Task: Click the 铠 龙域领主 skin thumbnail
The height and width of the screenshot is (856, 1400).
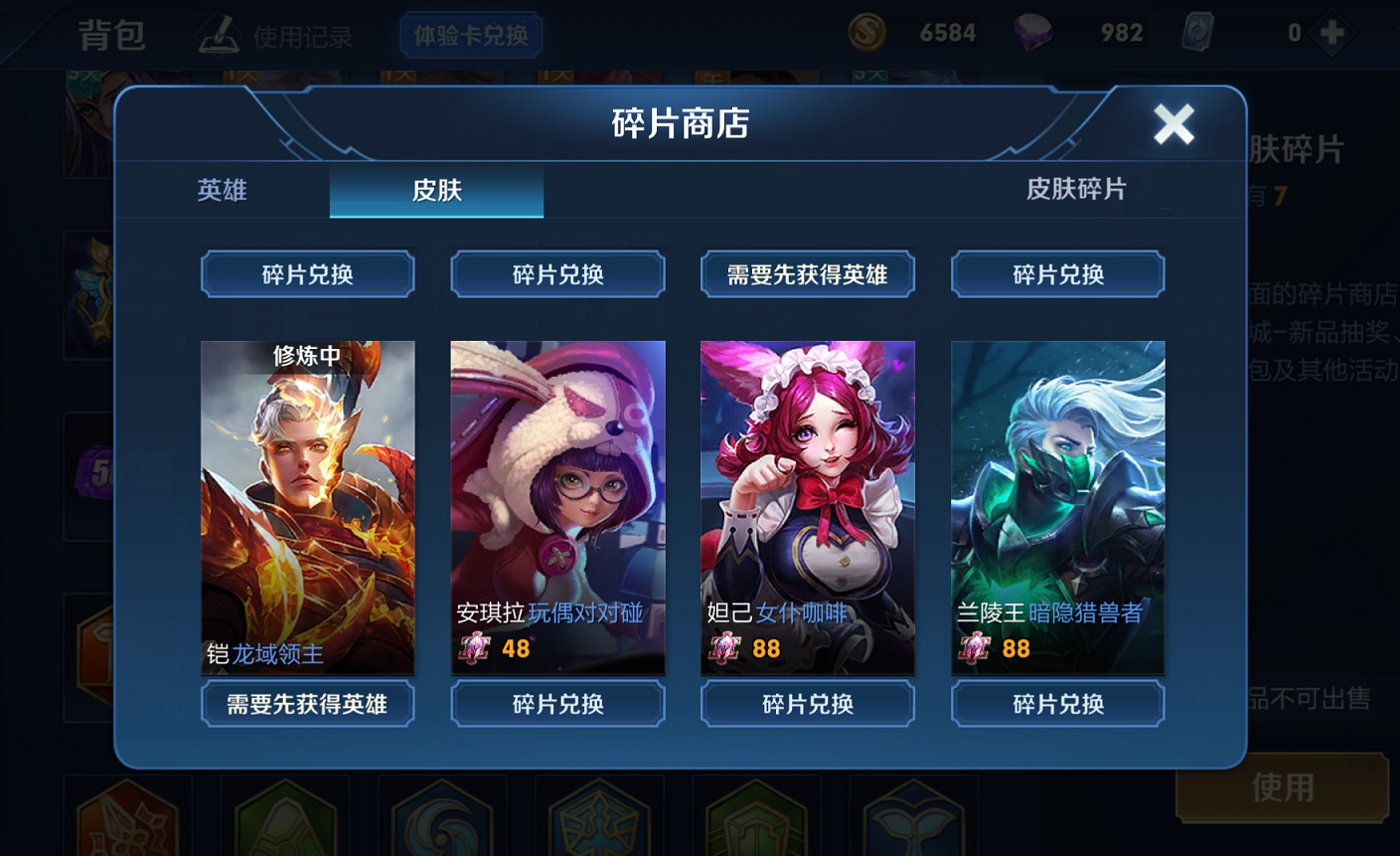Action: (306, 507)
